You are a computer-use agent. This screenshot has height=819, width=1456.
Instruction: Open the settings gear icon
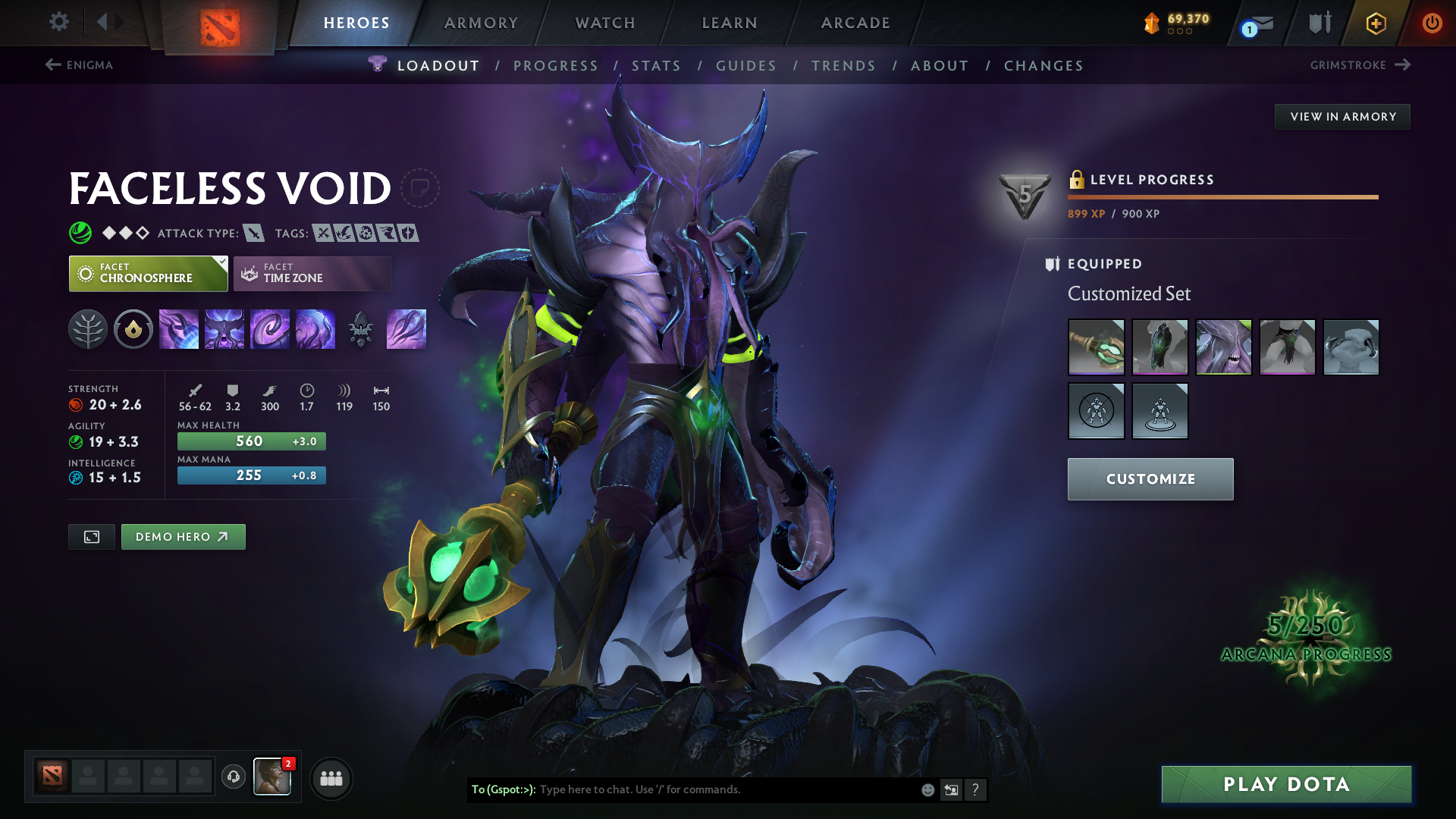(x=59, y=23)
